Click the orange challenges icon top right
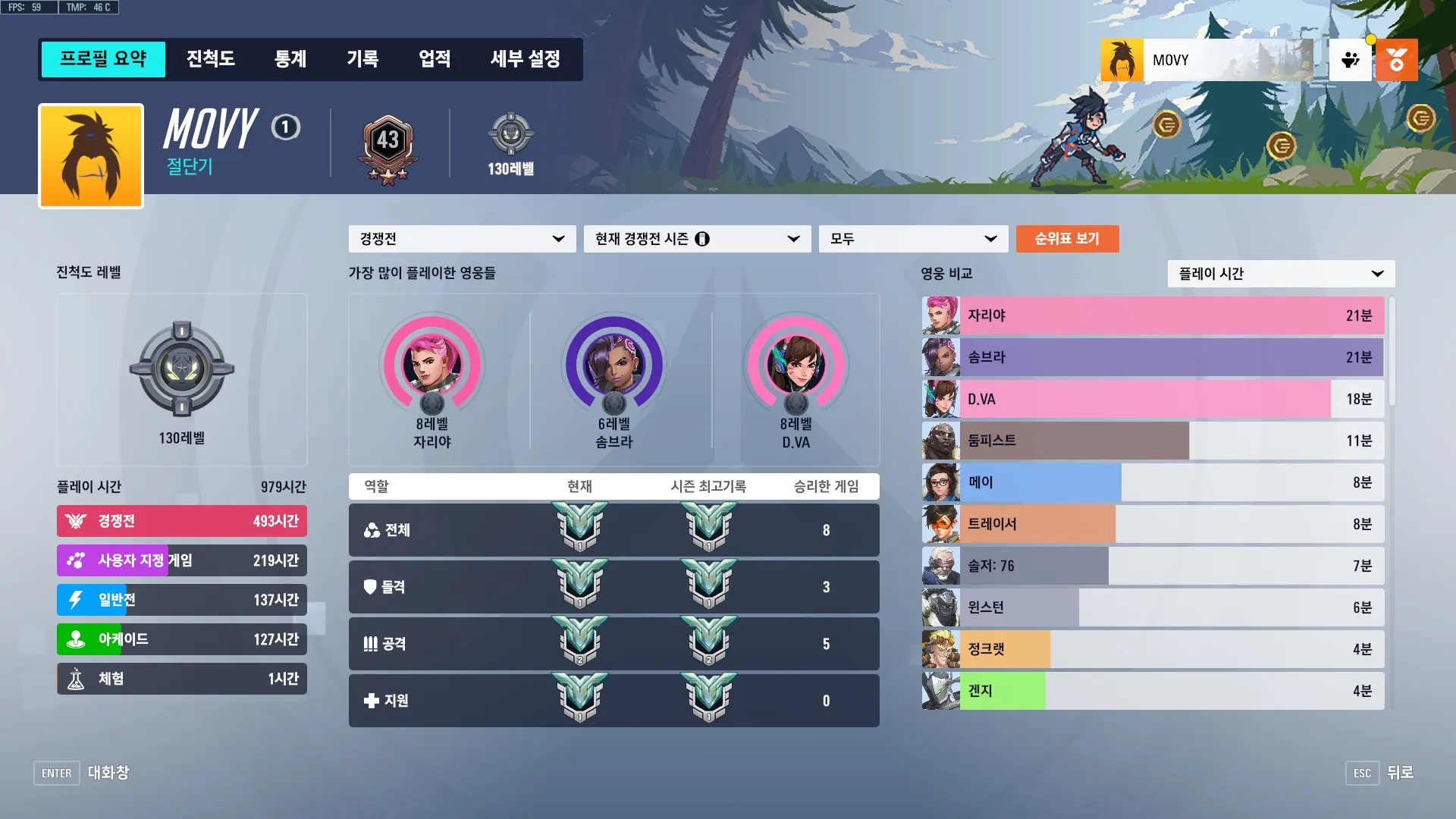This screenshot has height=819, width=1456. (x=1397, y=59)
